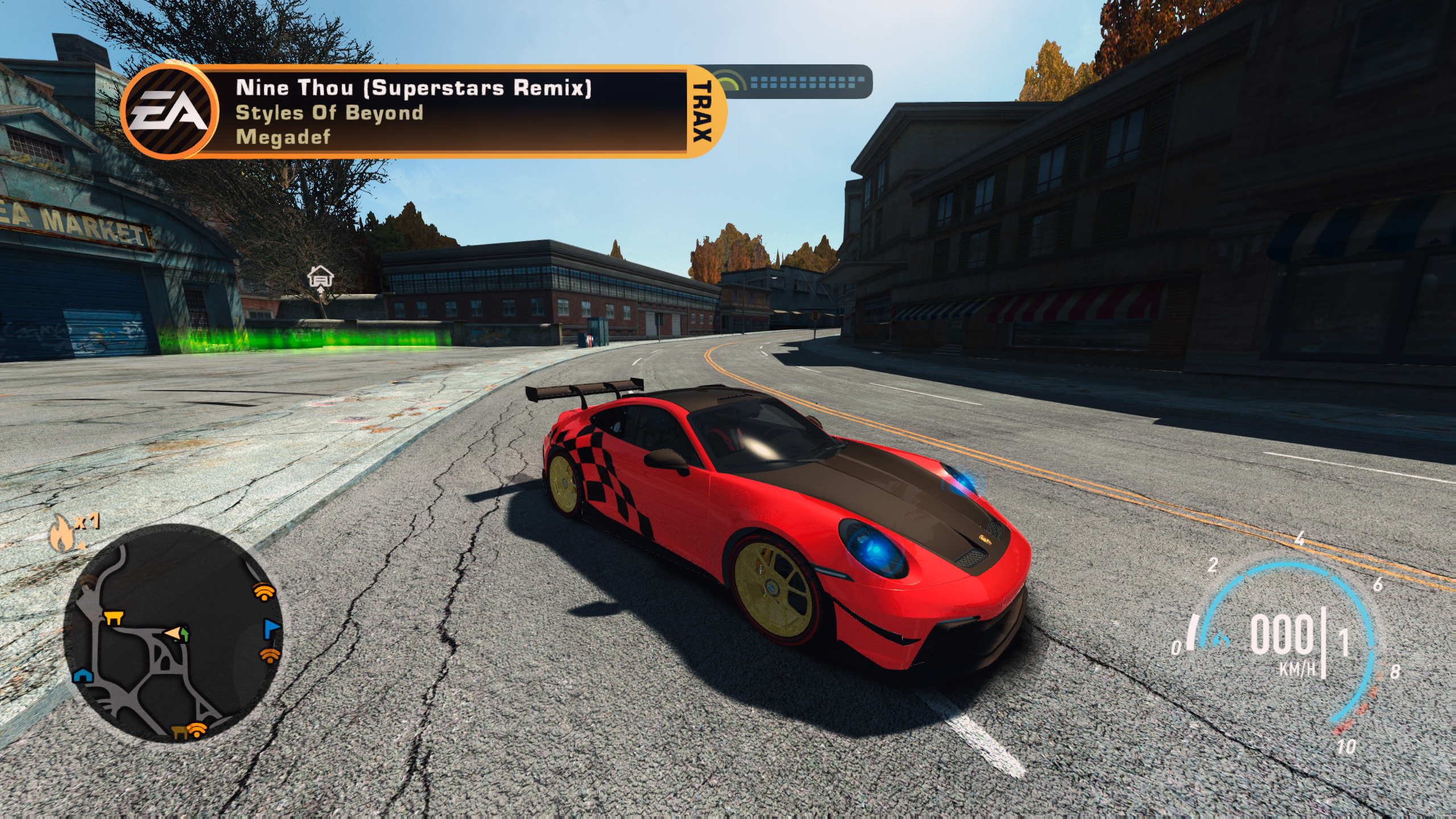This screenshot has height=819, width=1456.
Task: Select the blue safehouse marker on minimap
Action: click(83, 675)
